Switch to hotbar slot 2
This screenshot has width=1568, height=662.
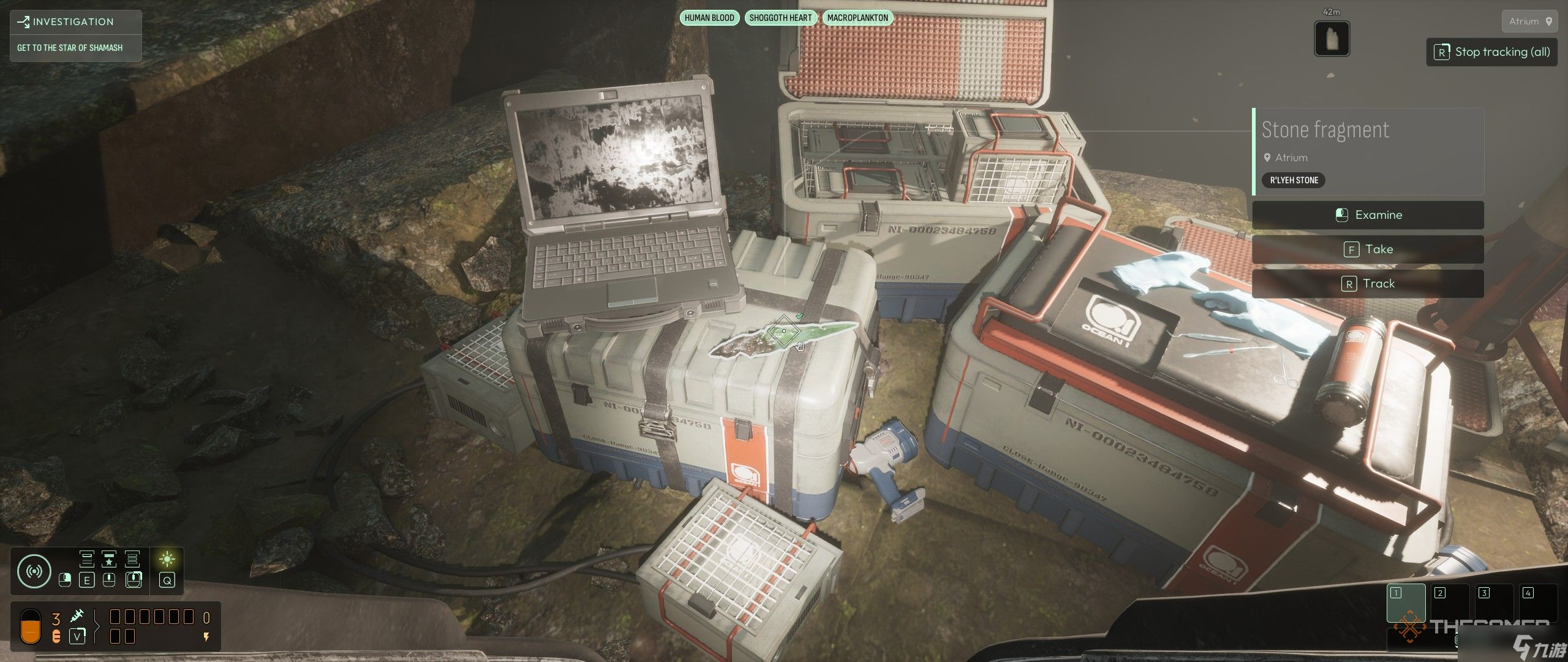1450,604
